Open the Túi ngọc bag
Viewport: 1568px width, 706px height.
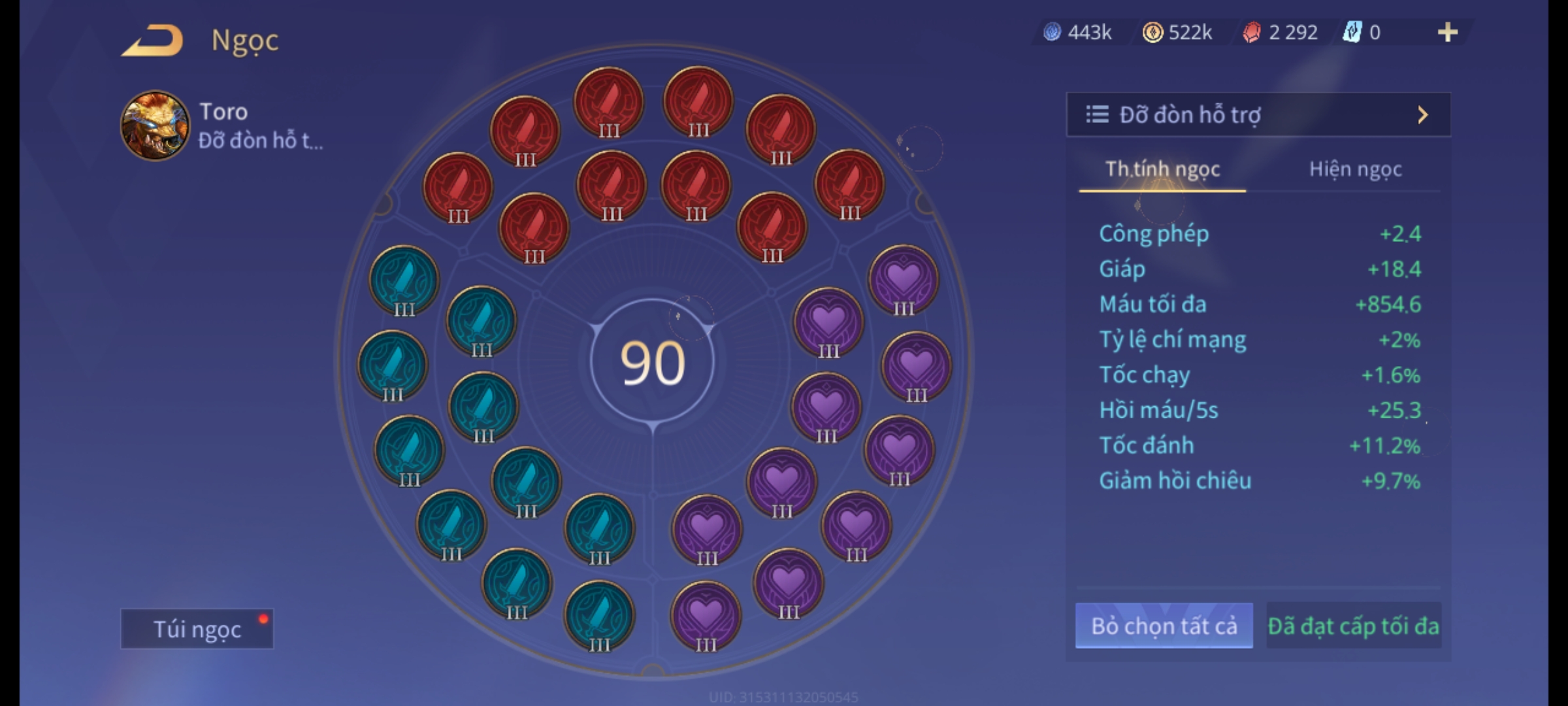(x=197, y=629)
